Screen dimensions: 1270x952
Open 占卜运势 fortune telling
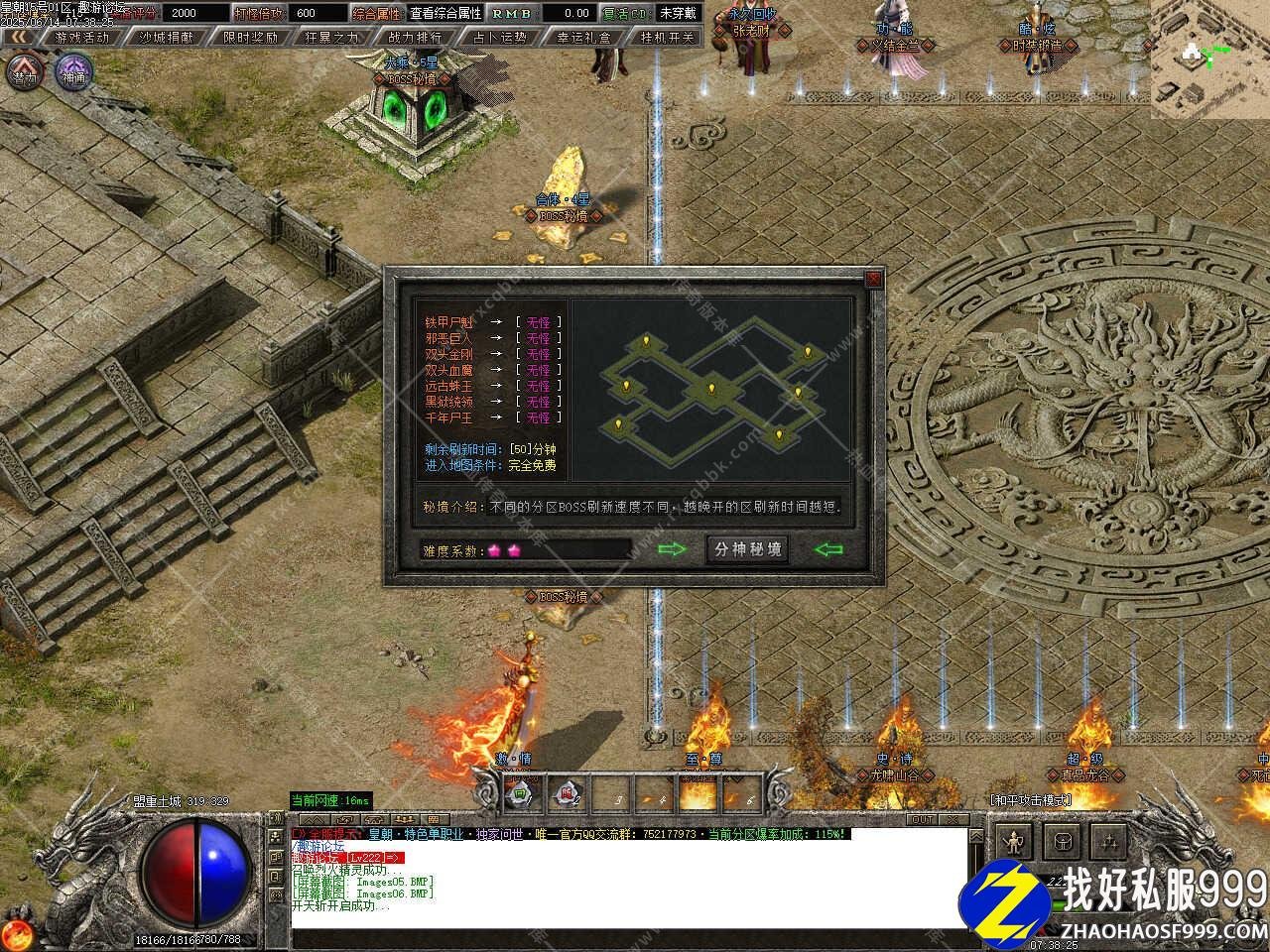point(499,37)
